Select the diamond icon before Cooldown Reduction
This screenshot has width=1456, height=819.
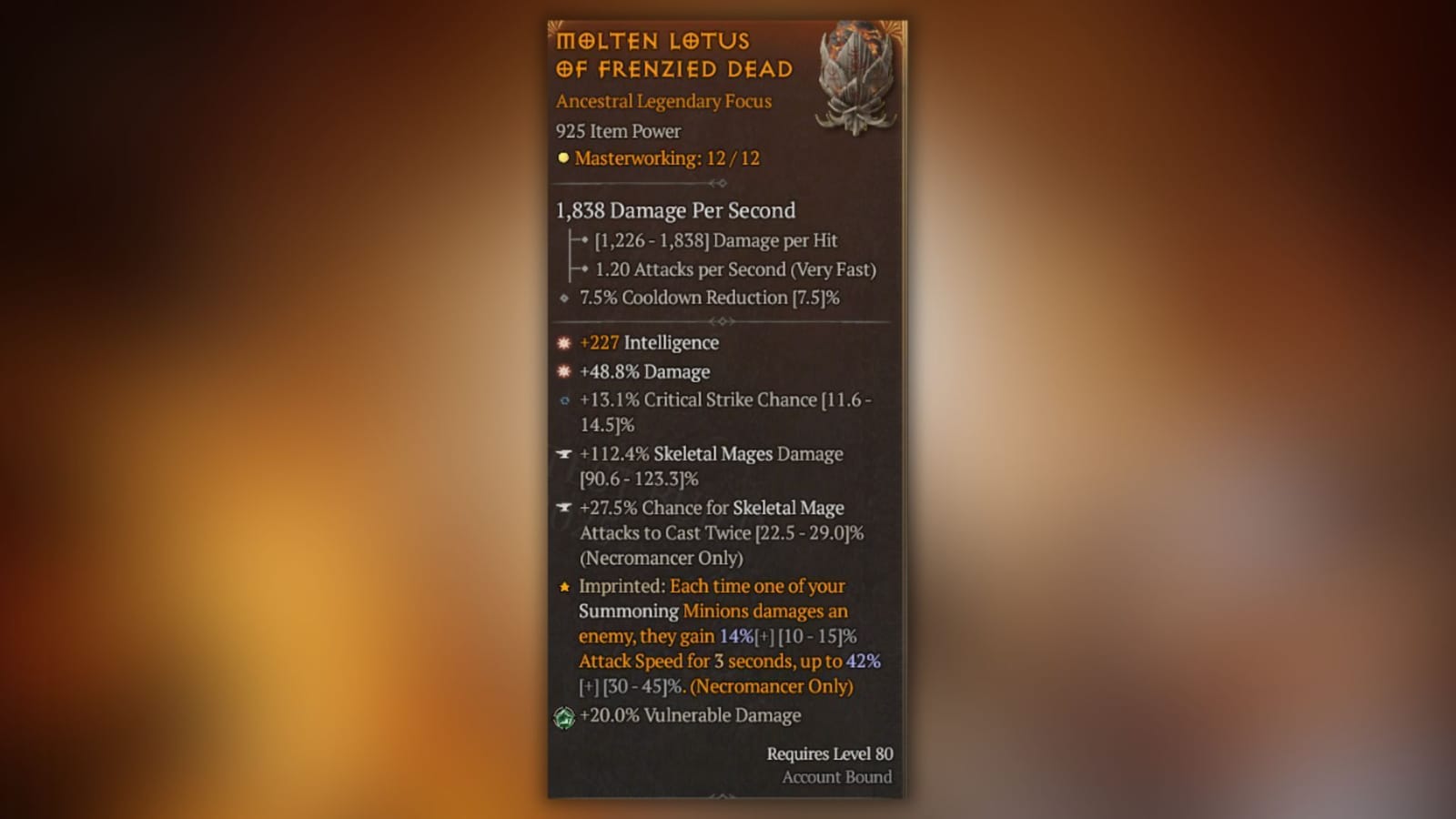tap(561, 298)
